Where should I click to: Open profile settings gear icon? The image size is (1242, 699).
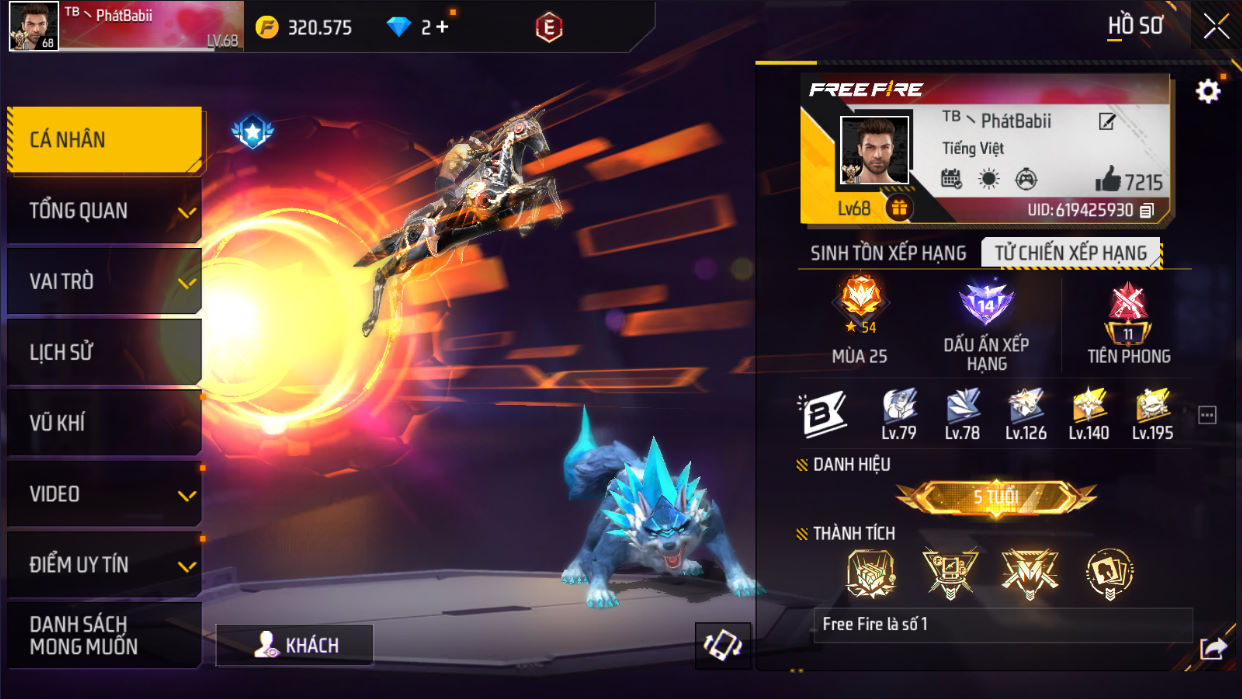(1208, 92)
